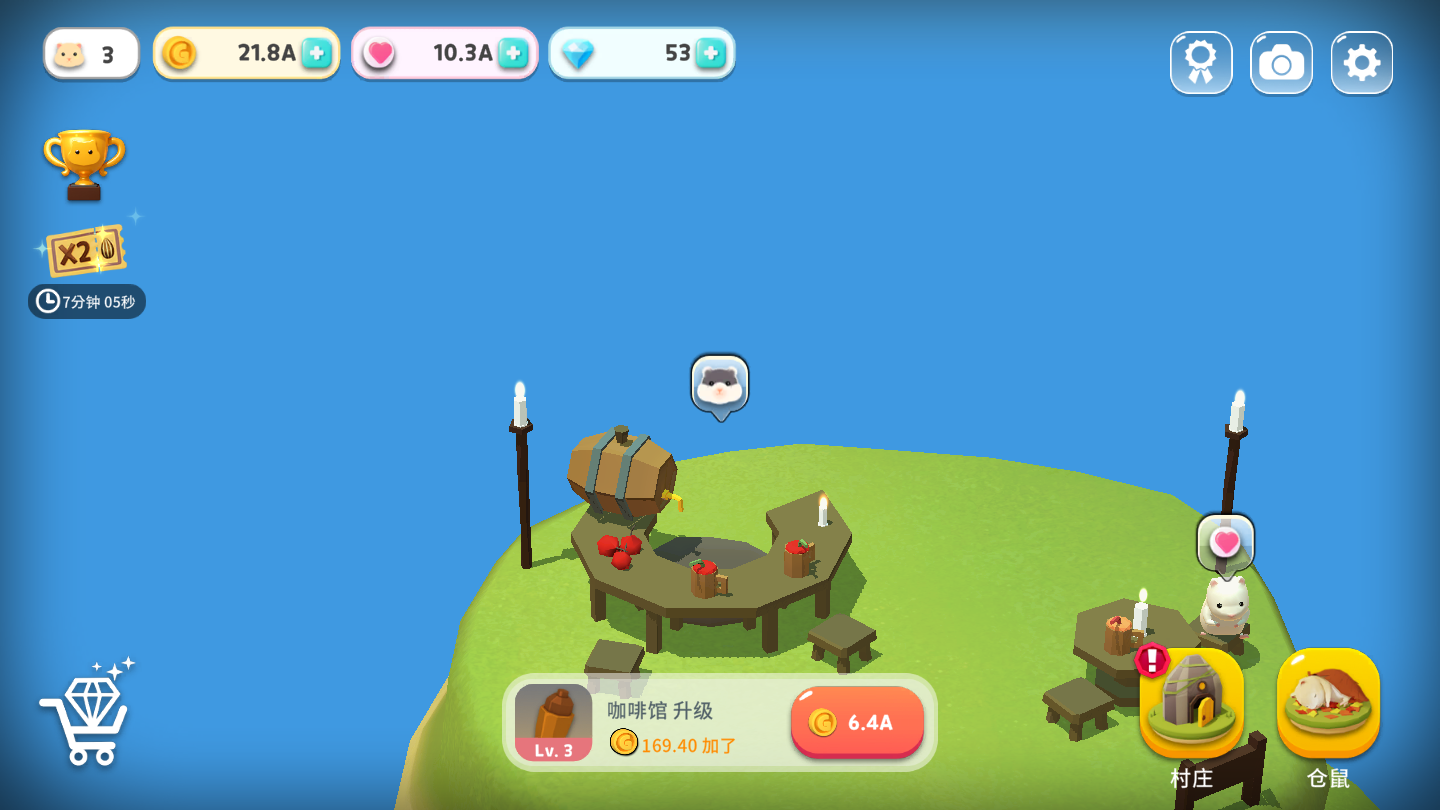
Task: Add more gold coins with plus button
Action: (x=316, y=53)
